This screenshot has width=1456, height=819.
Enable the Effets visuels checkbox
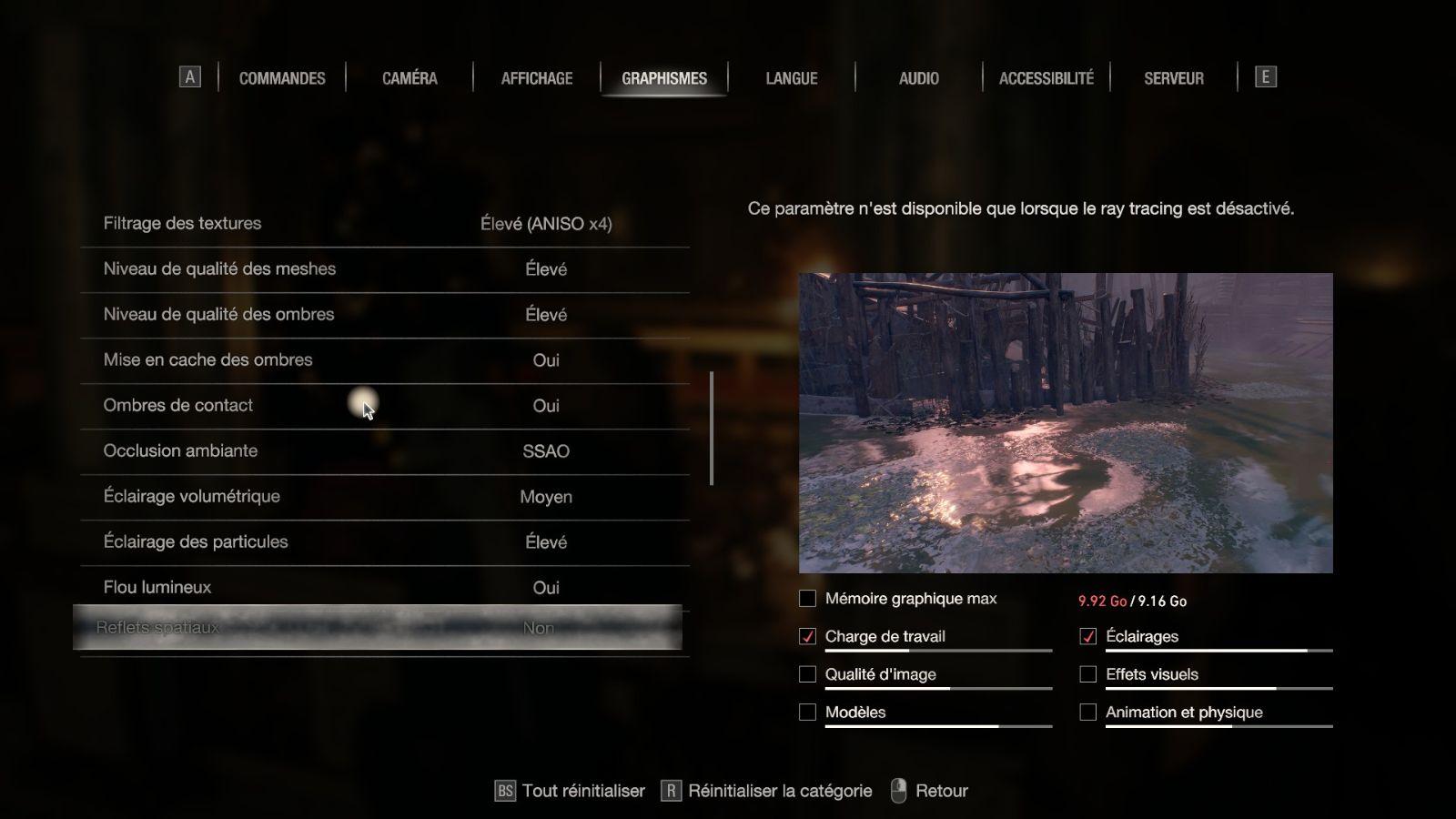click(1087, 674)
